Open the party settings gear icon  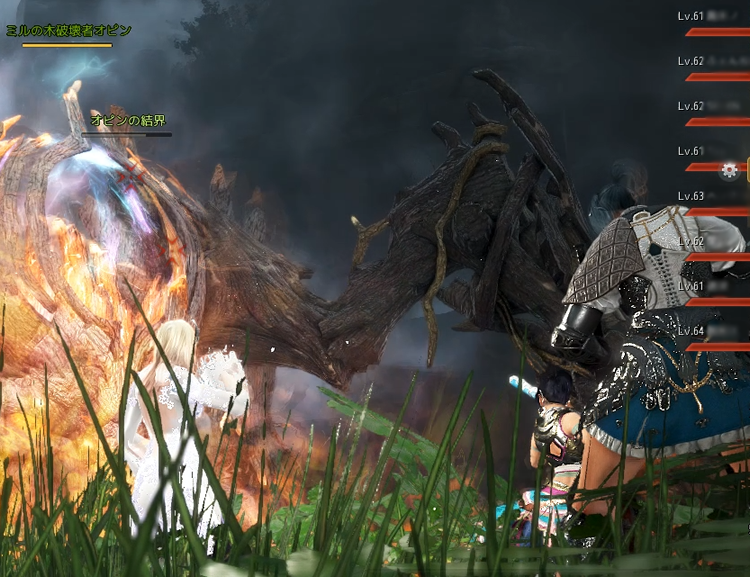[729, 170]
